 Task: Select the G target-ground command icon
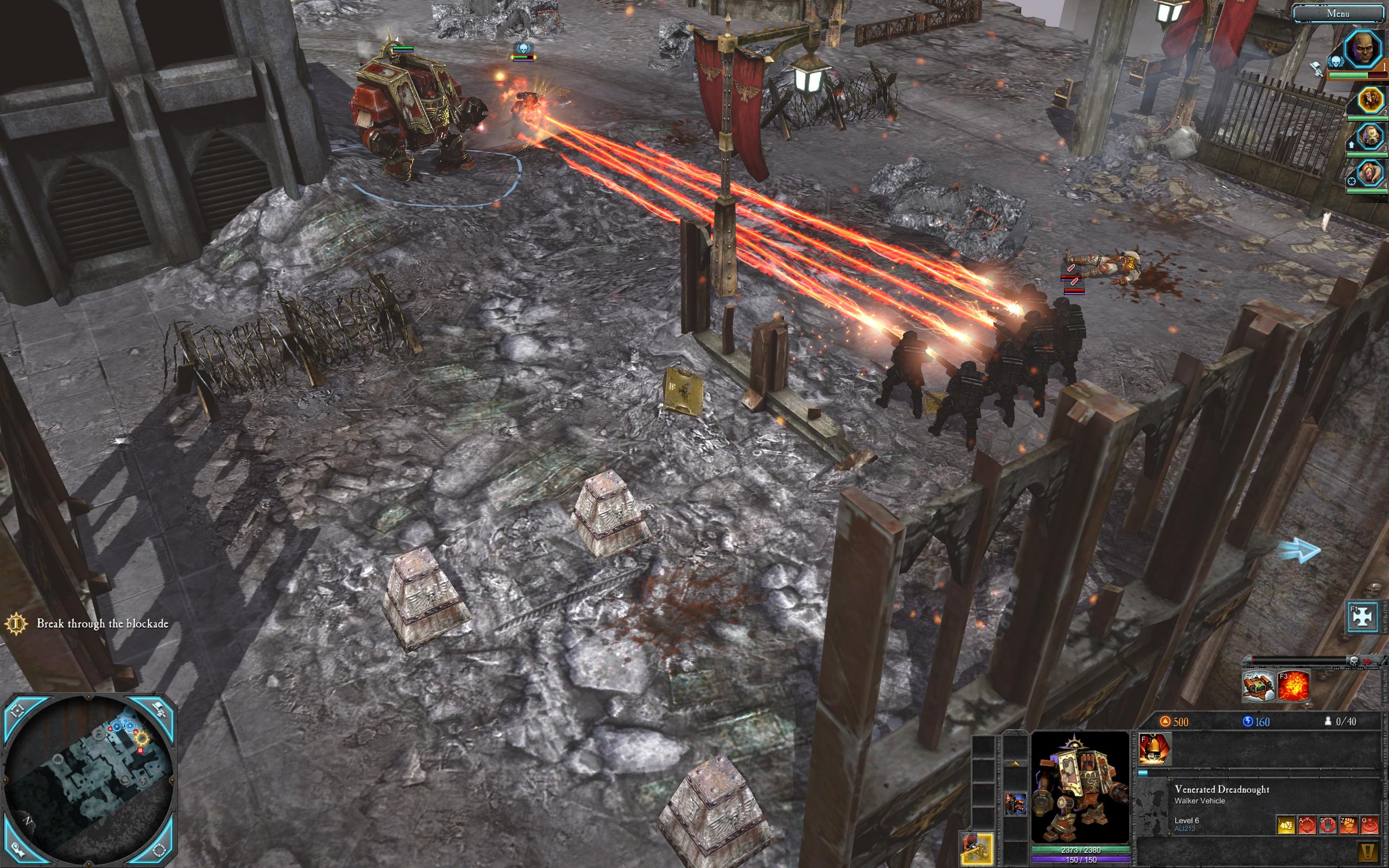click(1369, 825)
